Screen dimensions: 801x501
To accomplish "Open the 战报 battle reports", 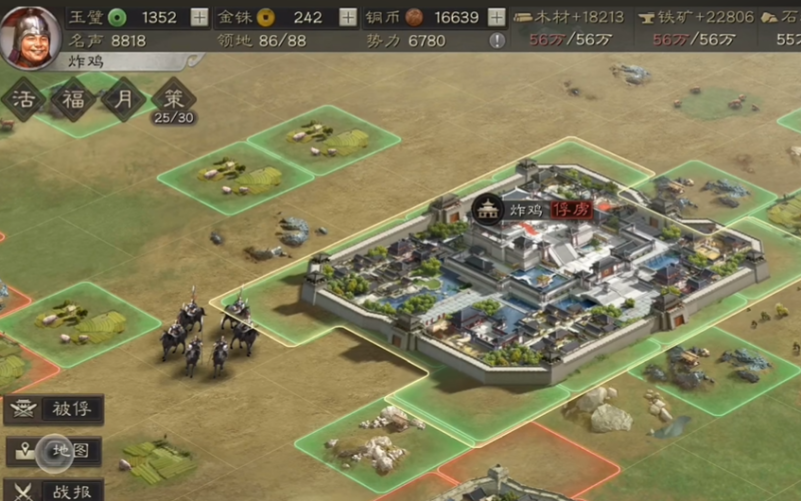I will click(x=55, y=490).
